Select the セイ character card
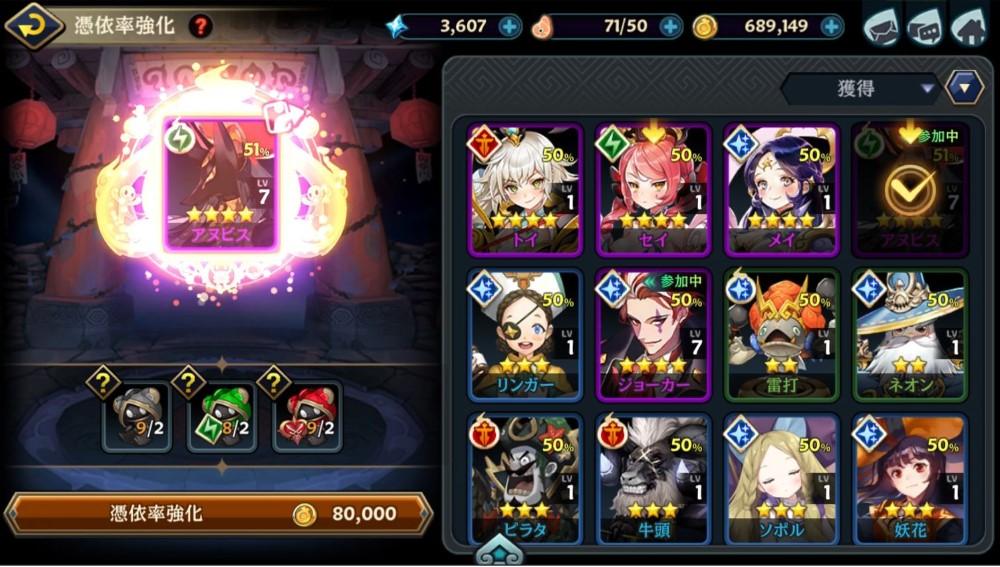Image resolution: width=1000 pixels, height=567 pixels. [653, 190]
